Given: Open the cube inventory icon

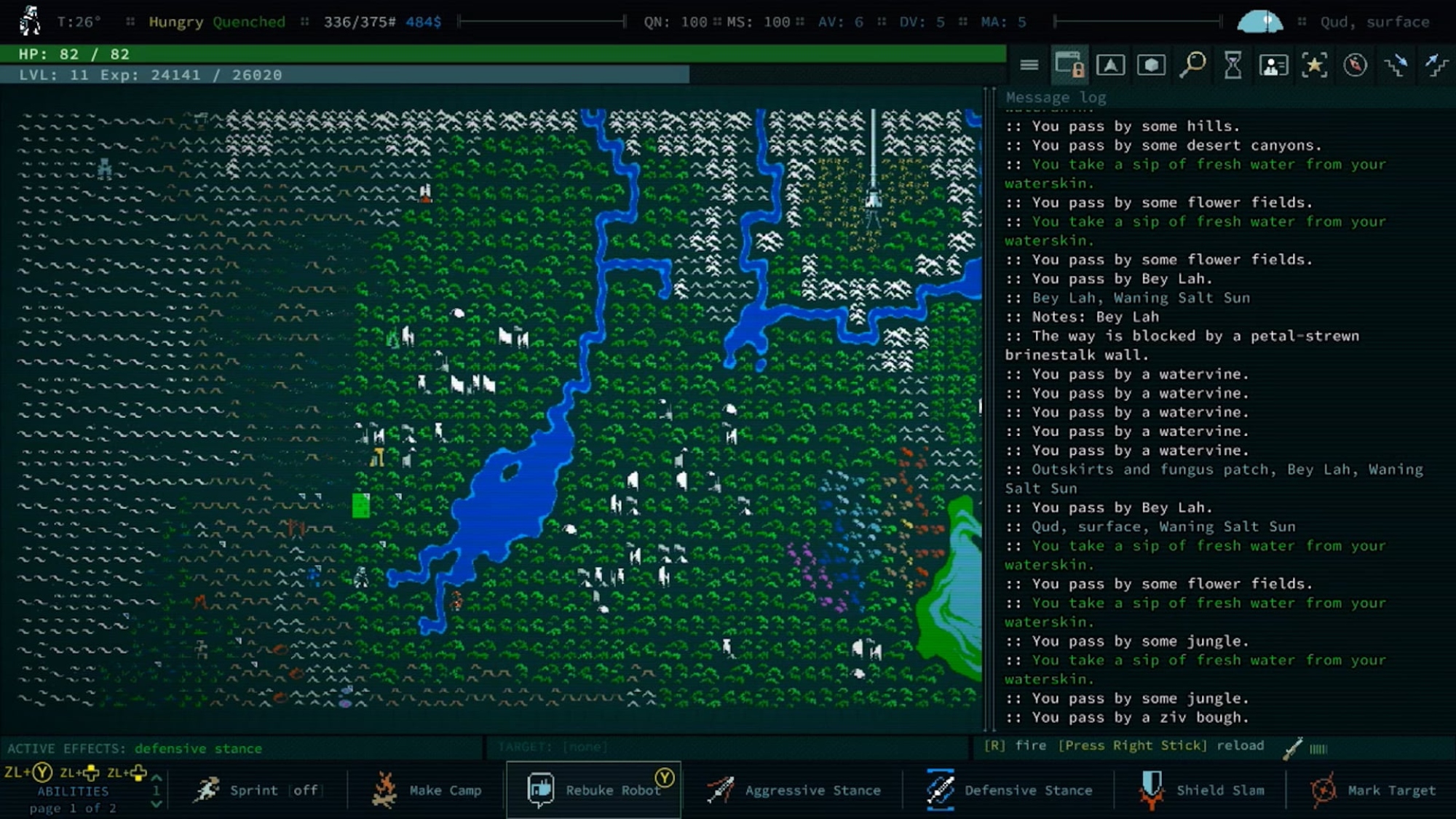Looking at the screenshot, I should (1151, 66).
